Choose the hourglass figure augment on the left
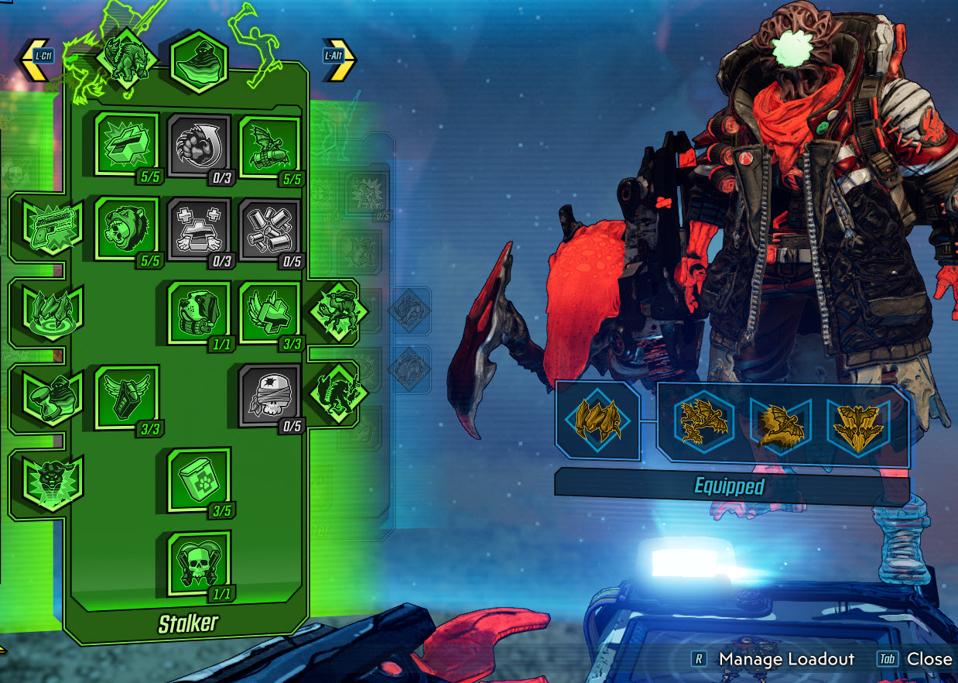 click(52, 396)
